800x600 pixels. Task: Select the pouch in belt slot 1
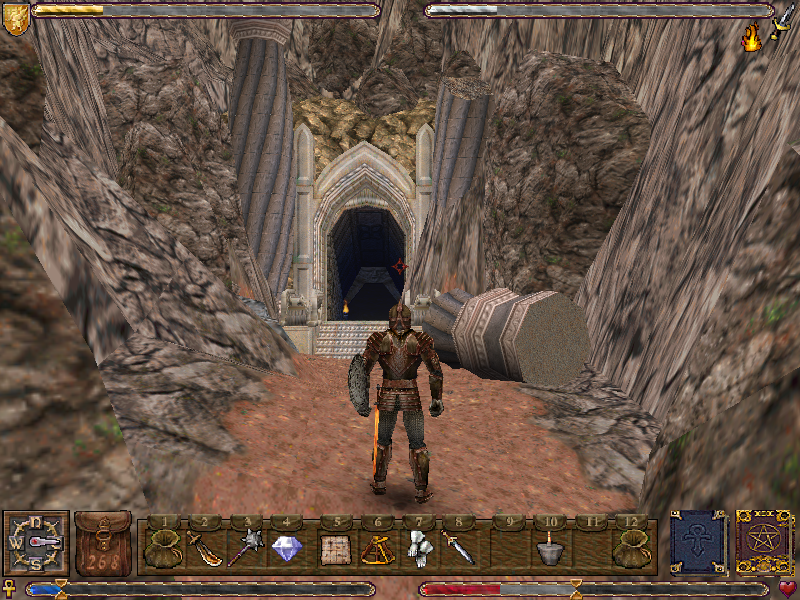163,547
